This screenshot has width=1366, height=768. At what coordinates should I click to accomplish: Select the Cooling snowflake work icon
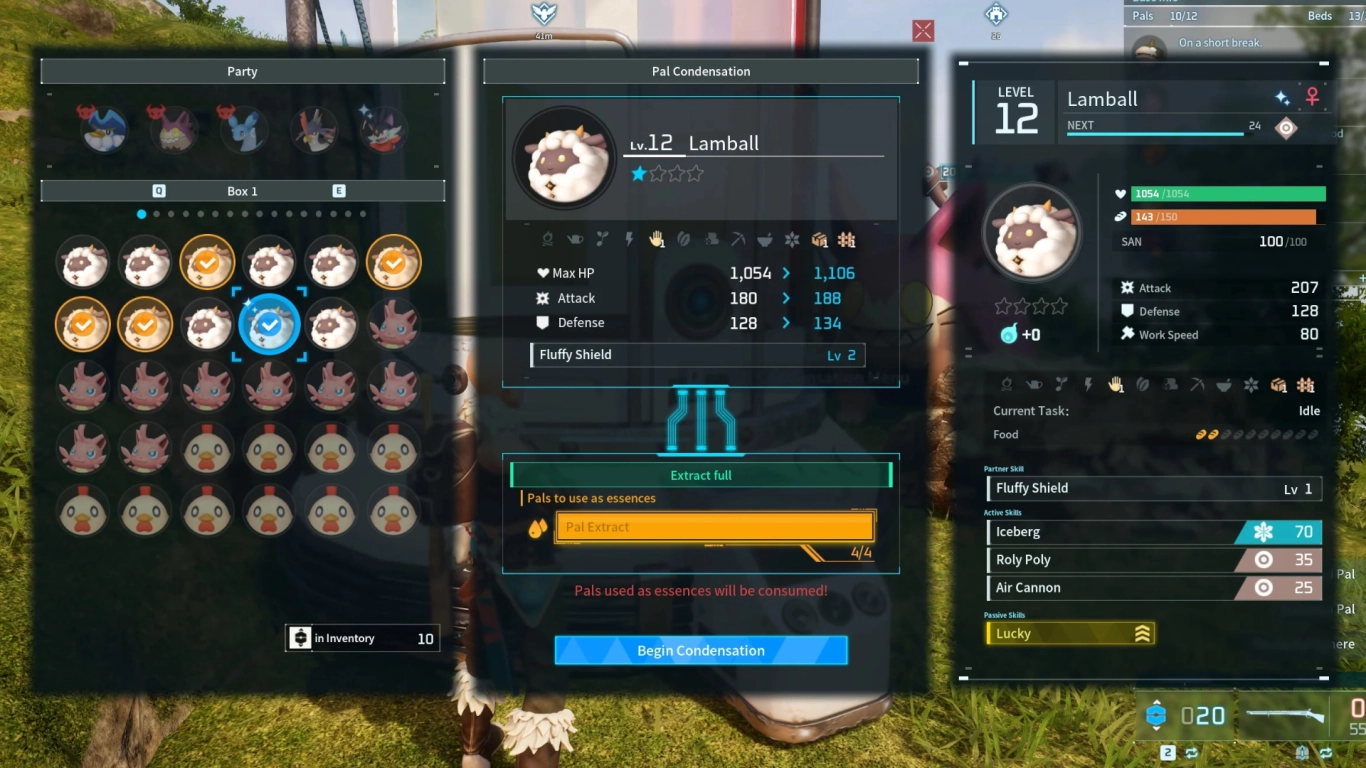point(792,239)
